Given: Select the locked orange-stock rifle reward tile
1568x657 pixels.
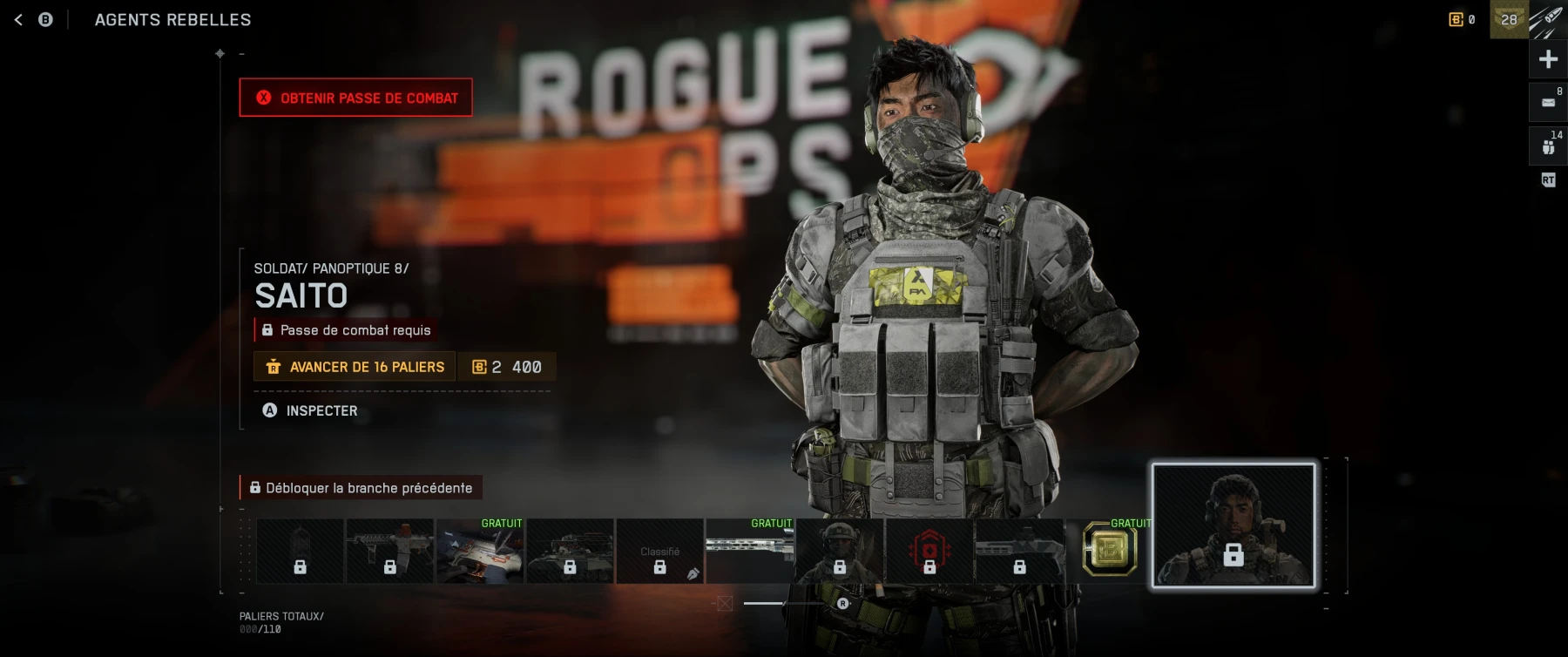Looking at the screenshot, I should click(x=389, y=551).
